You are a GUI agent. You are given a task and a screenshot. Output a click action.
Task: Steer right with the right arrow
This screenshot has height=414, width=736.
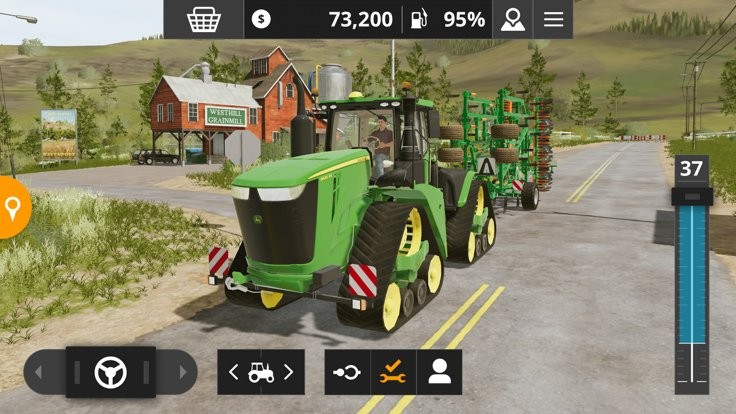click(182, 372)
